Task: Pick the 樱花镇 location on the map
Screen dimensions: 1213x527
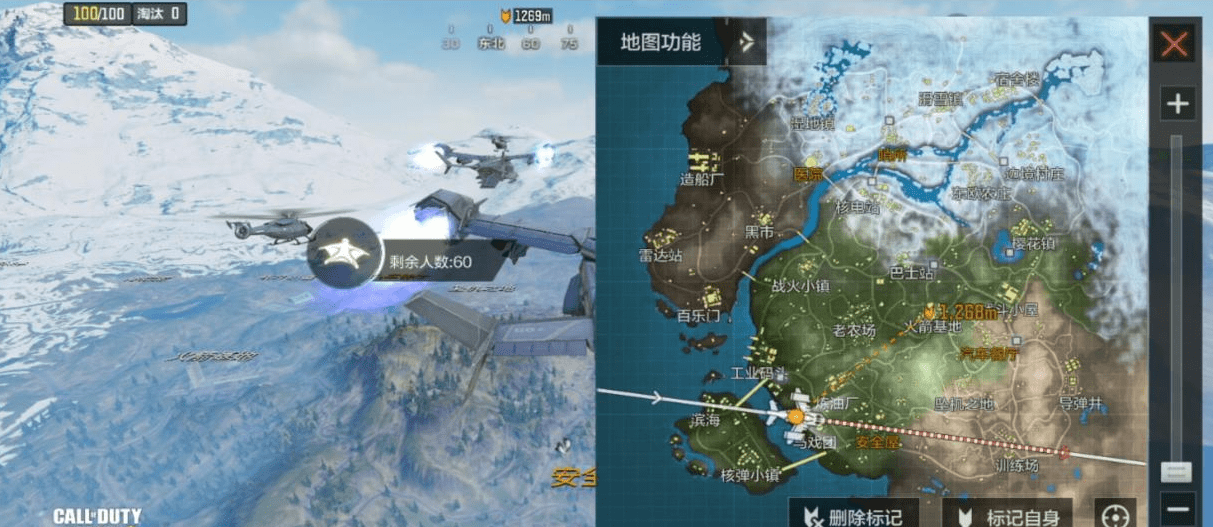Action: [1034, 244]
